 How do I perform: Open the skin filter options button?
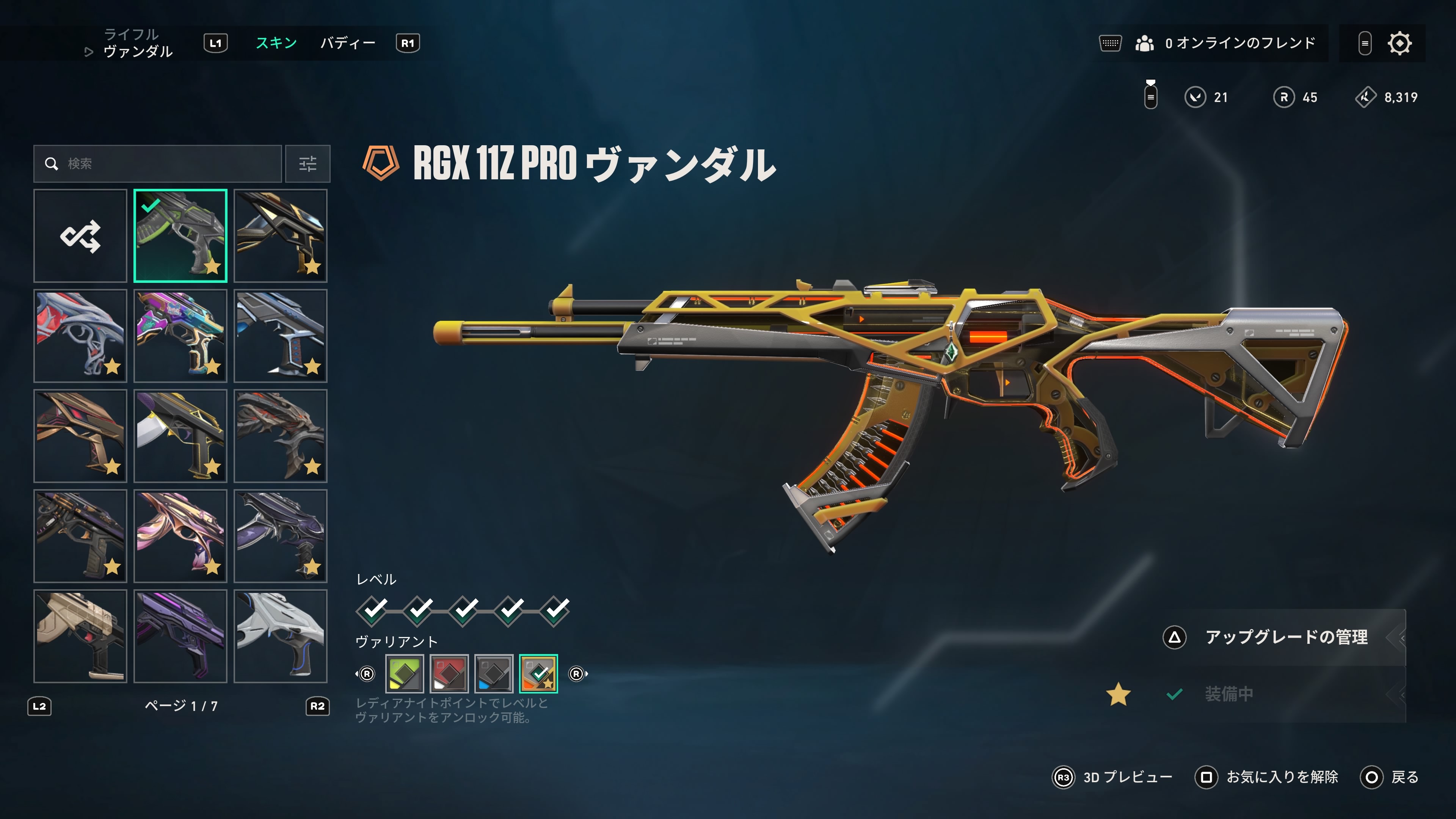point(308,164)
